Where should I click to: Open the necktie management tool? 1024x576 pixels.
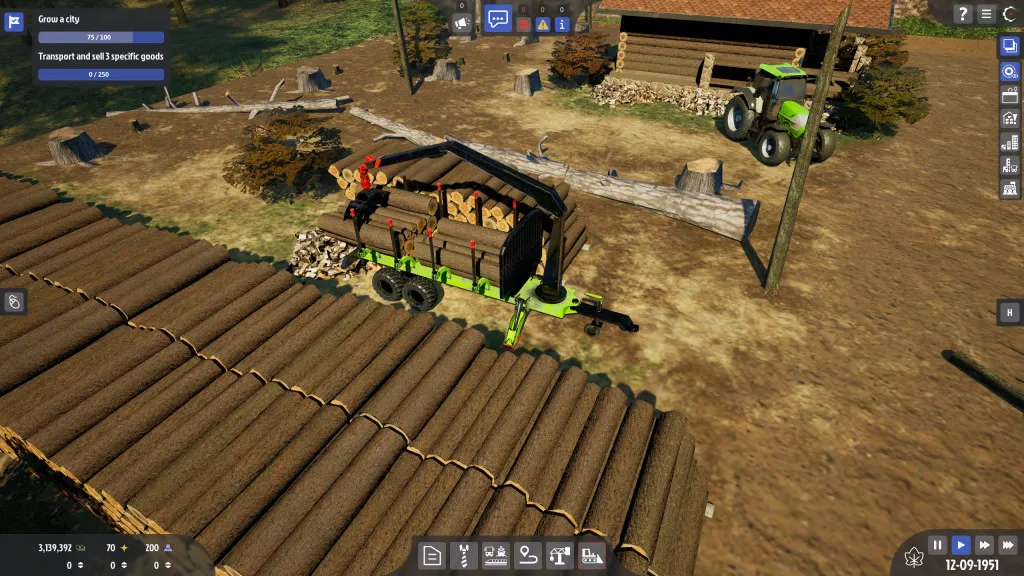463,556
